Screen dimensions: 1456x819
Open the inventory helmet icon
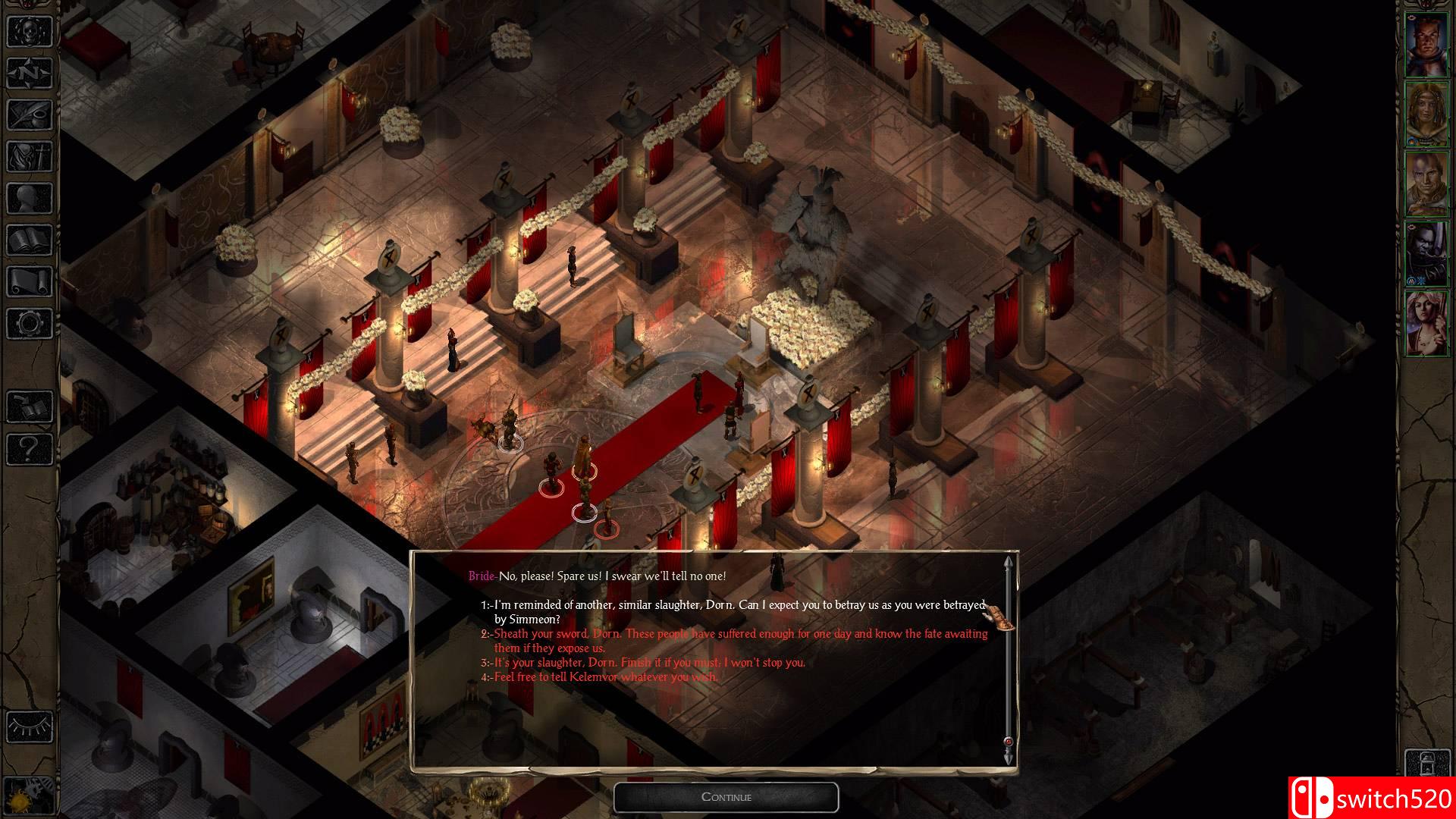pyautogui.click(x=30, y=157)
